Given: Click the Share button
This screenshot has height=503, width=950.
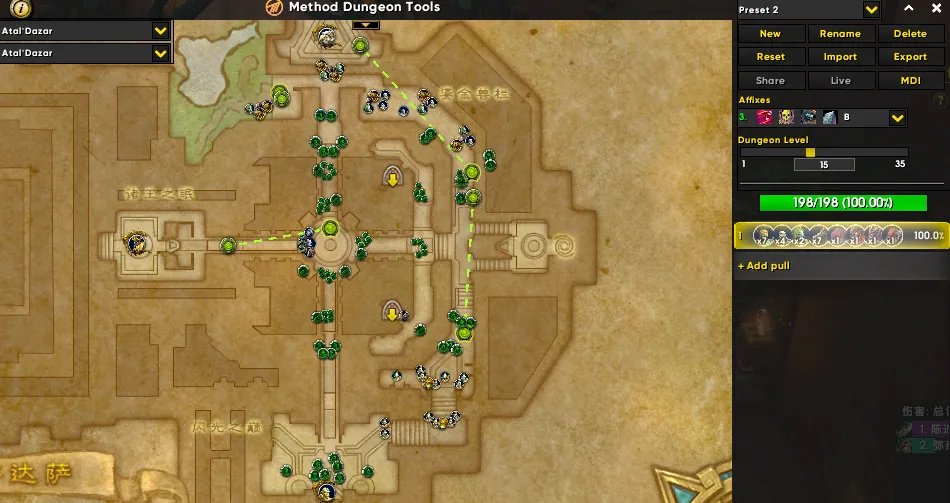Looking at the screenshot, I should [x=770, y=81].
